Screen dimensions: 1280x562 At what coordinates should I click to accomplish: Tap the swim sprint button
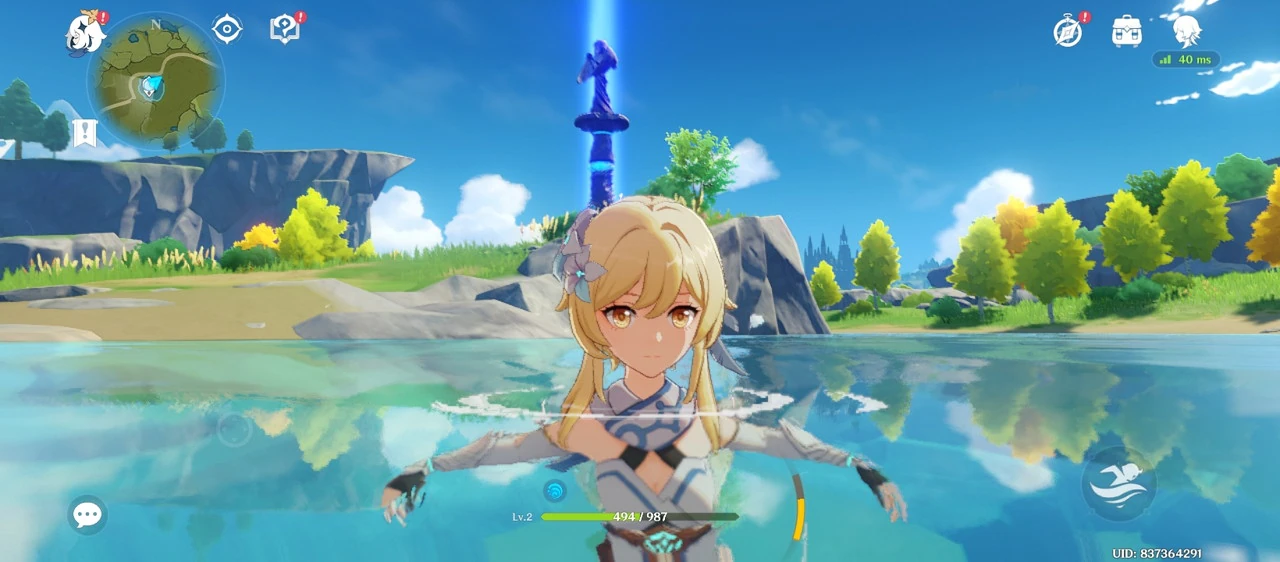[x=1118, y=484]
